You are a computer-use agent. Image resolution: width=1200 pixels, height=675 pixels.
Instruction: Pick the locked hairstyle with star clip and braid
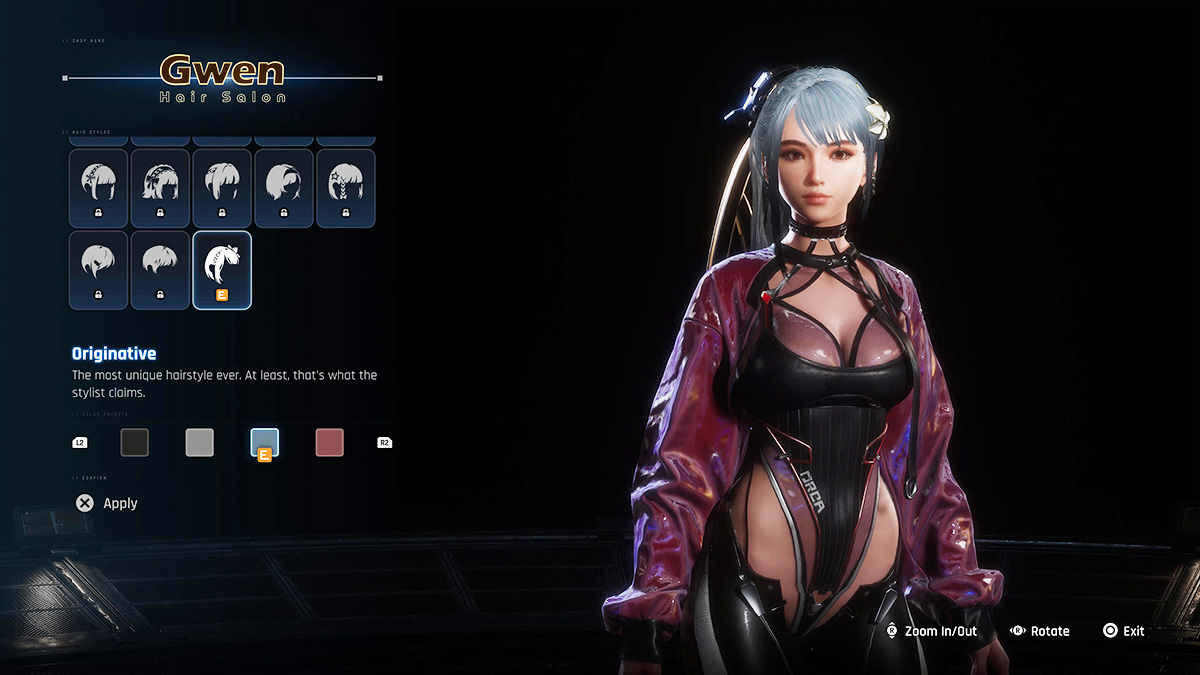345,188
